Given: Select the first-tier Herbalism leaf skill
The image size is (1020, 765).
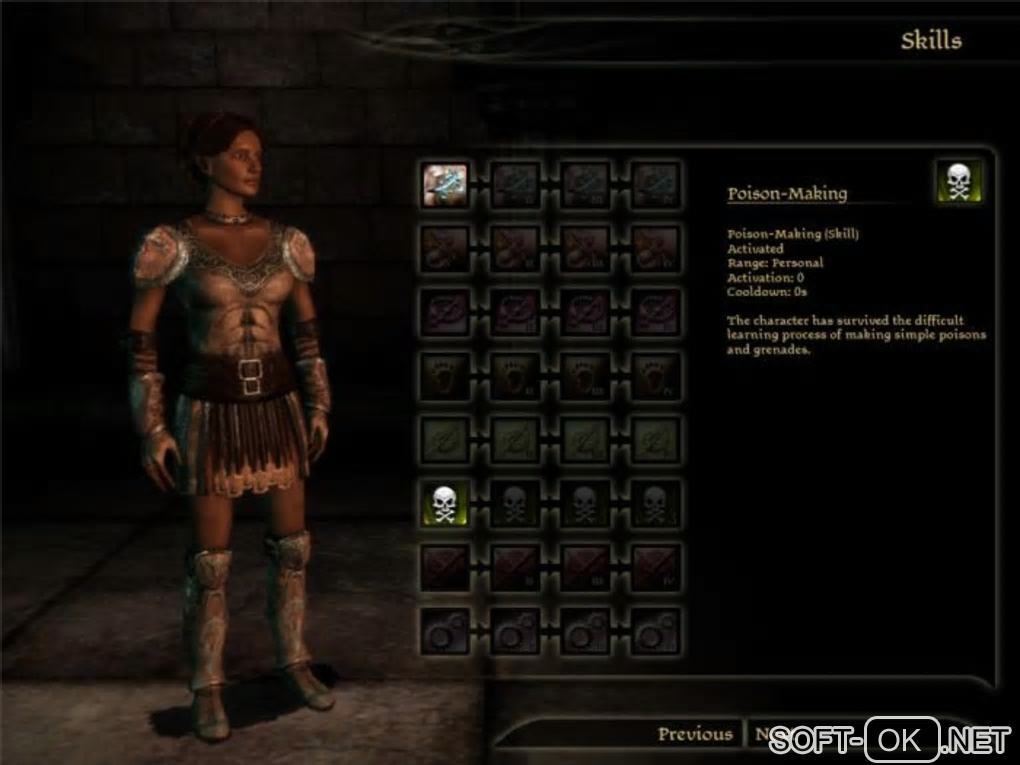Looking at the screenshot, I should 445,439.
